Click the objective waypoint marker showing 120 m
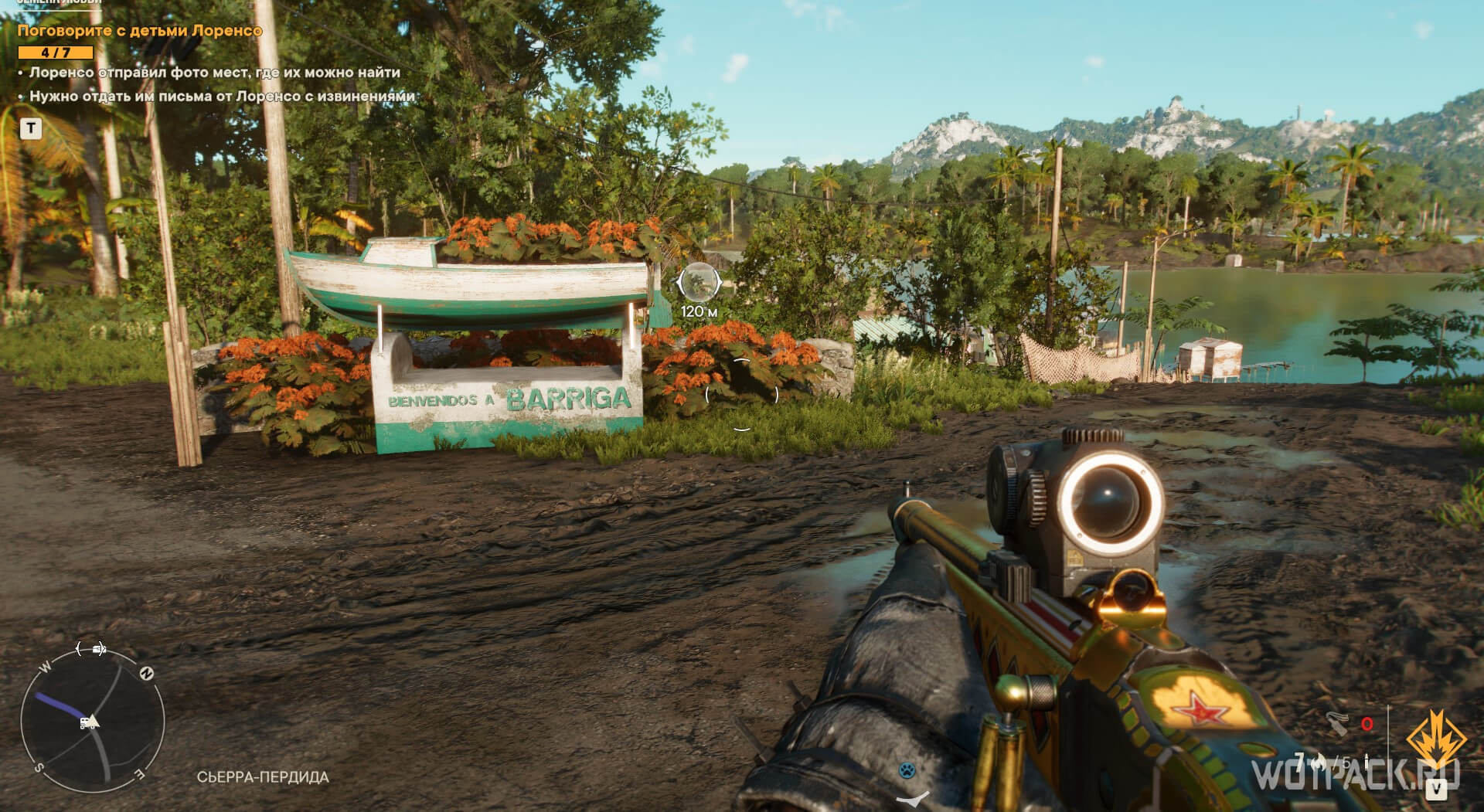The width and height of the screenshot is (1484, 812). coord(699,283)
